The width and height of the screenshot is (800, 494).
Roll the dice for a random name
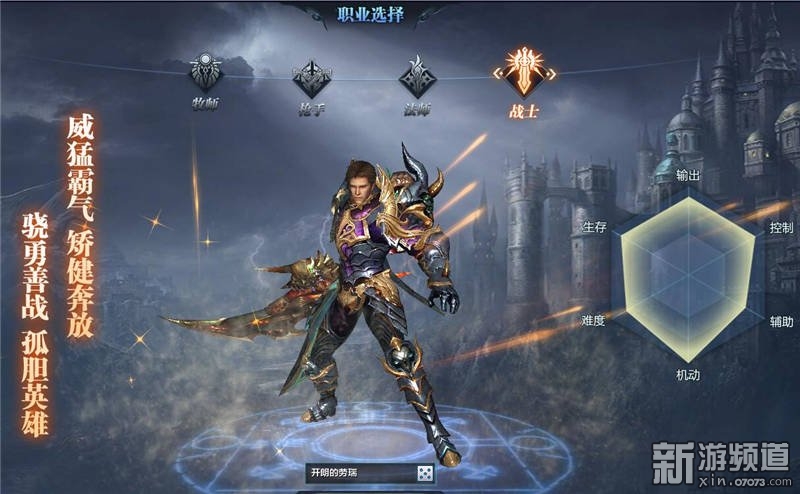(x=424, y=472)
